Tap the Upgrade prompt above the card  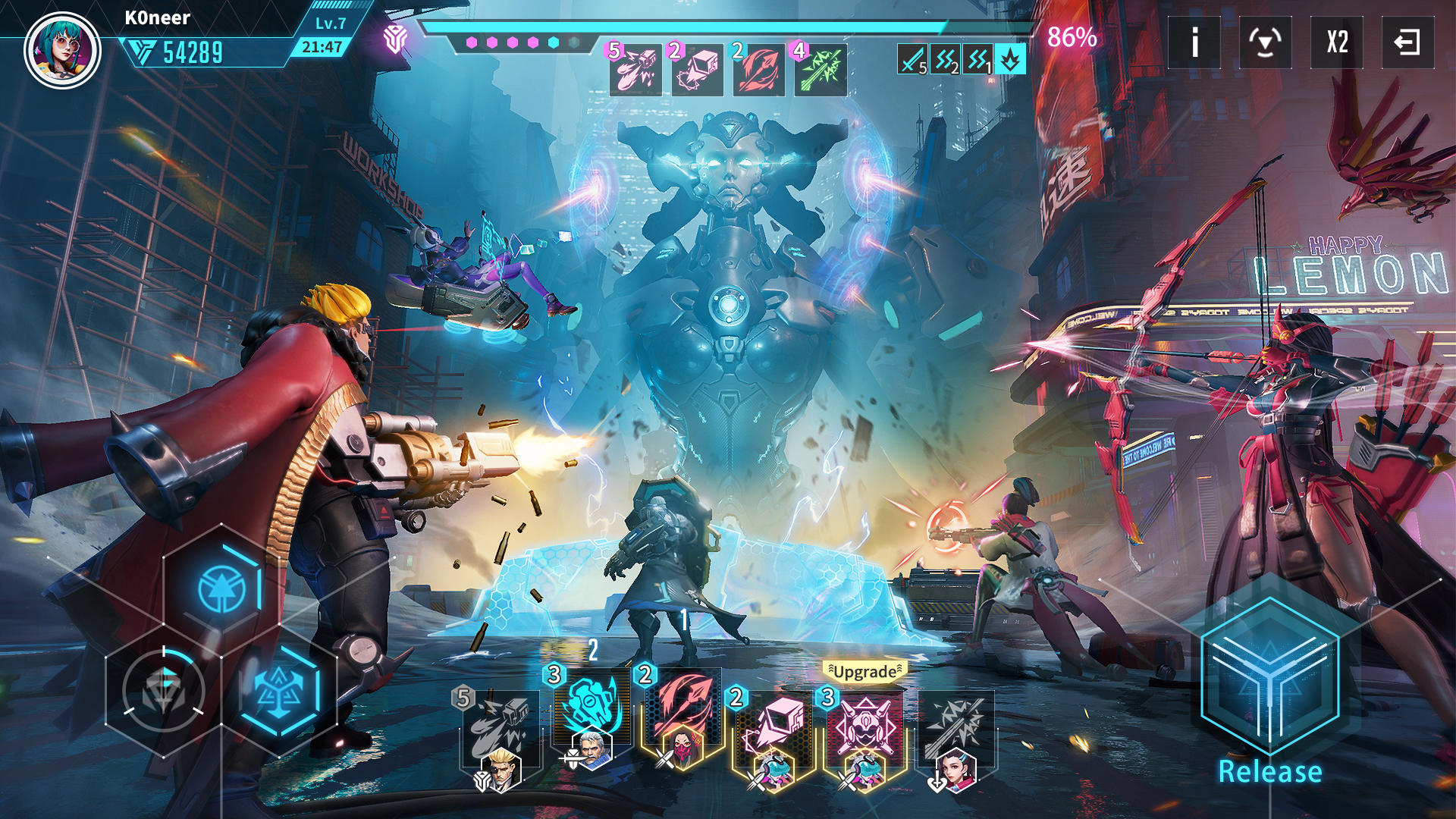pos(866,670)
